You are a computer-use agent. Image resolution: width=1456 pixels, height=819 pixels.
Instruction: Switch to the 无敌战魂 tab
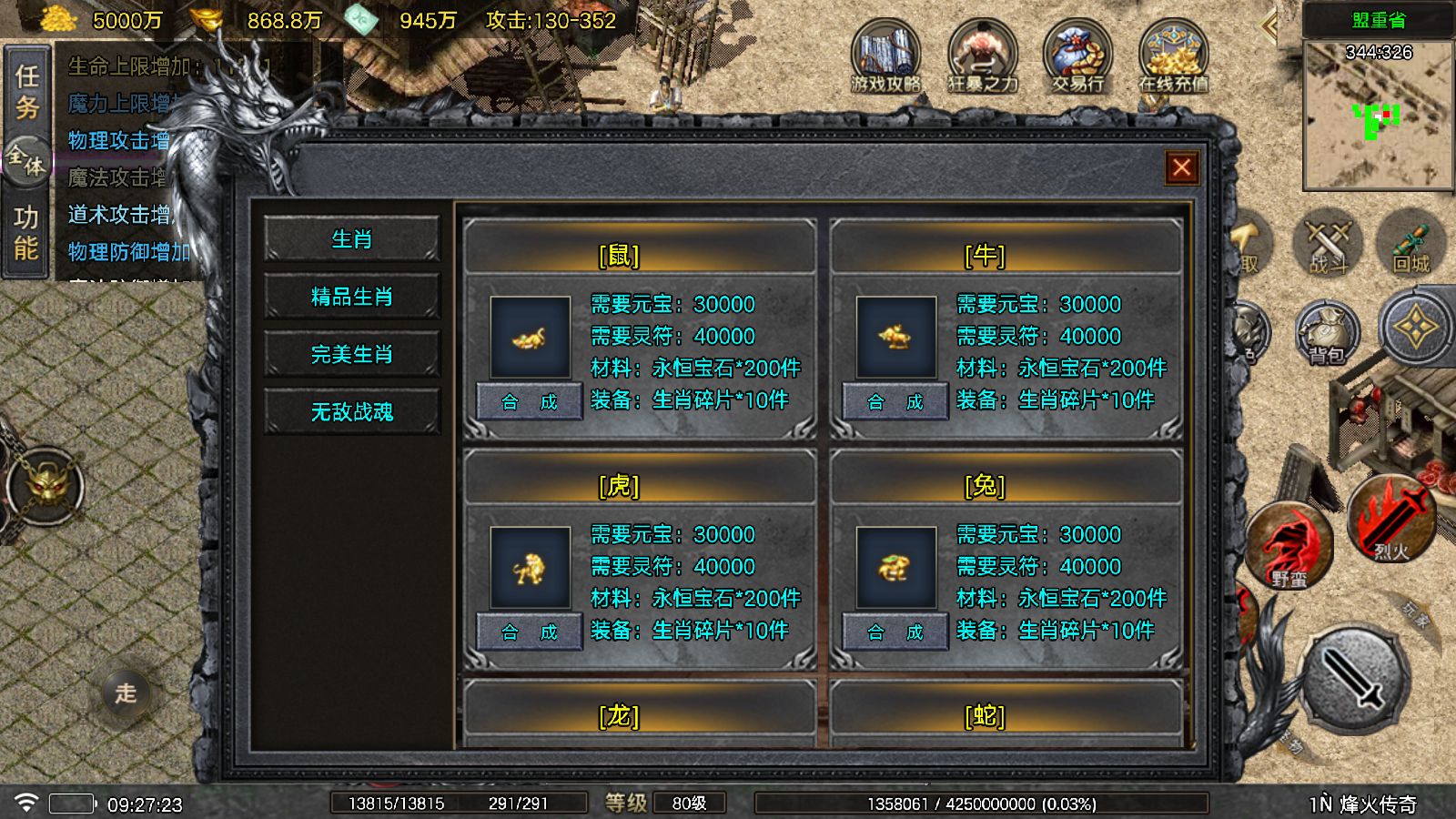pyautogui.click(x=352, y=409)
